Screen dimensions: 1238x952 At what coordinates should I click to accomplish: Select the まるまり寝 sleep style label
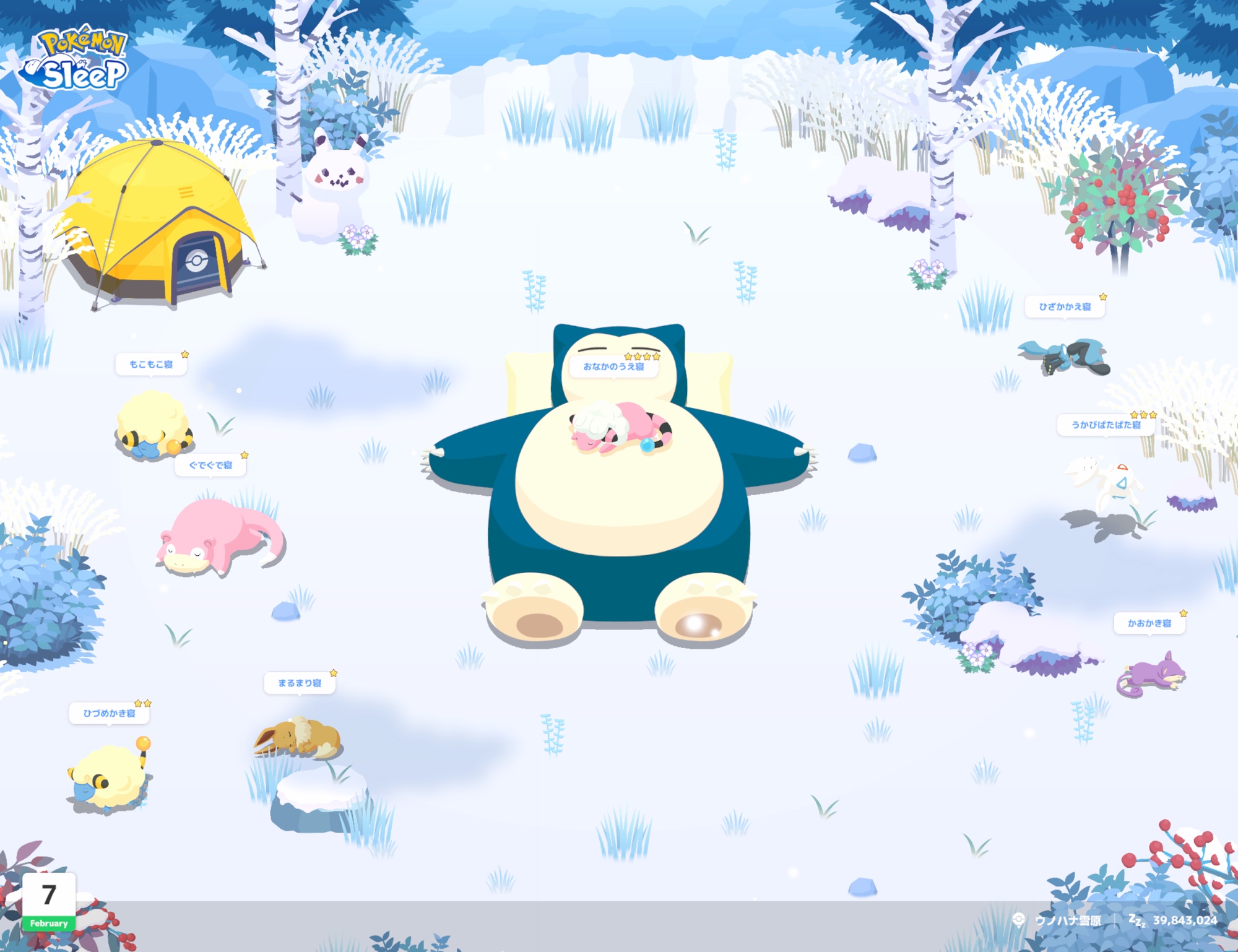coord(300,683)
